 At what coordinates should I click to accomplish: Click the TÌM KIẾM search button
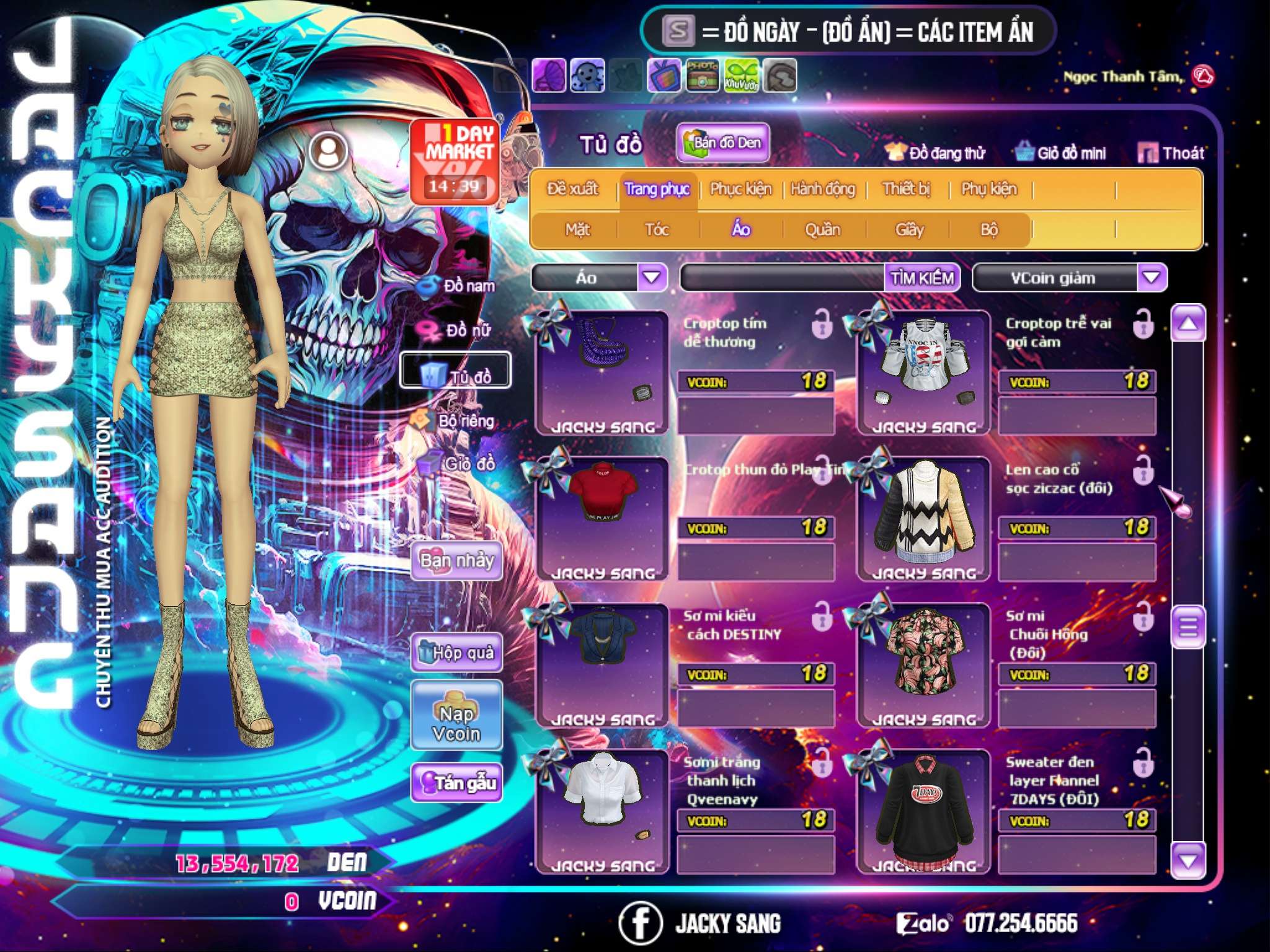coord(922,278)
